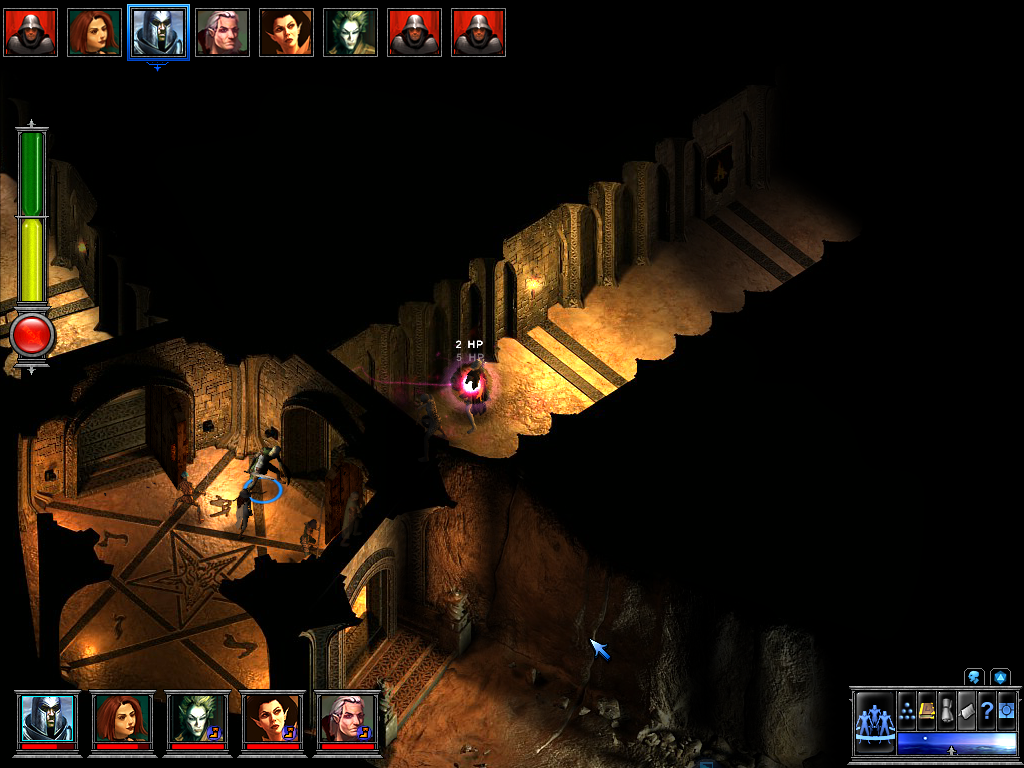Click the highlighted knight in the initiative bar

tap(158, 32)
